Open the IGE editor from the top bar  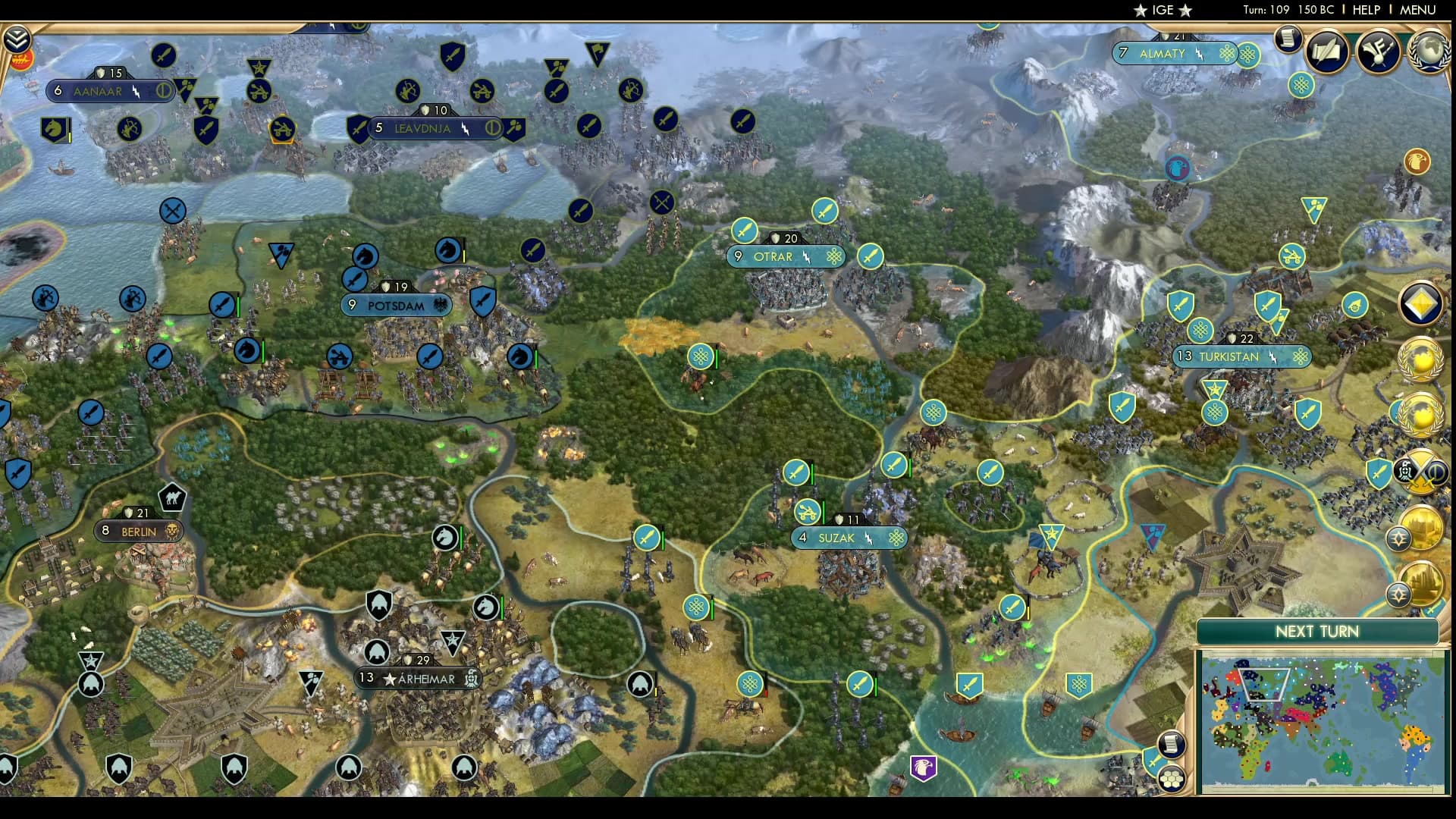click(1162, 11)
